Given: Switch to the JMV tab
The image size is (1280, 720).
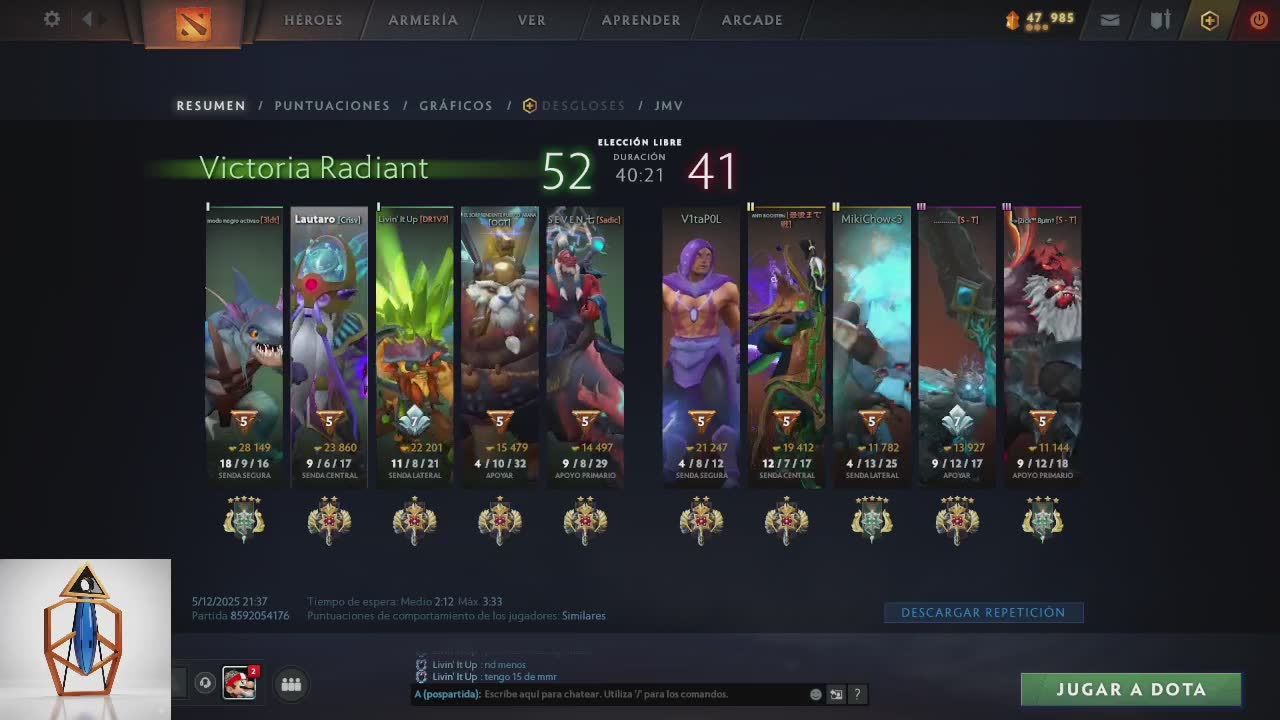Looking at the screenshot, I should point(669,105).
